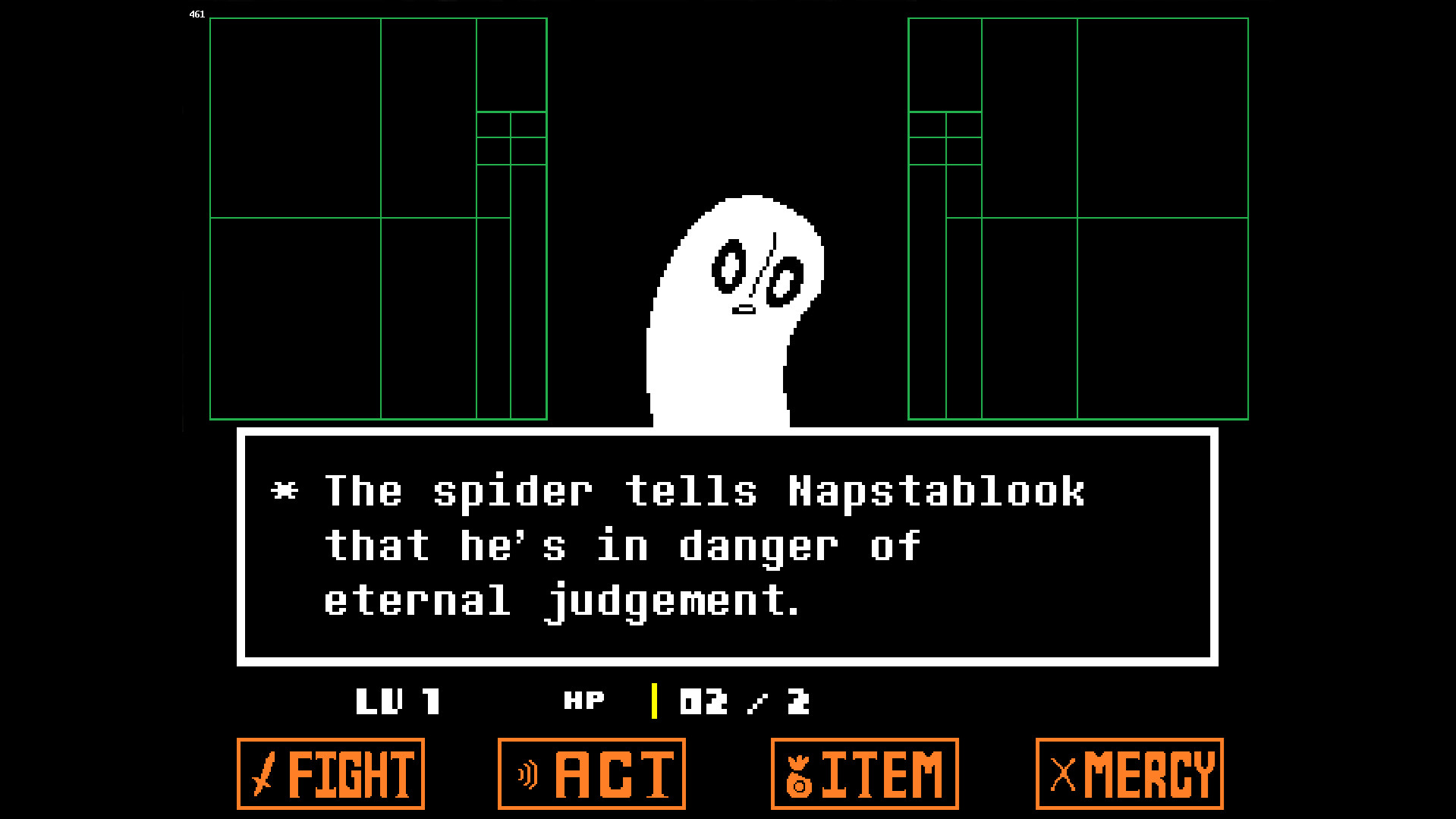Click the X icon on the MERCY button
Image resolution: width=1456 pixels, height=819 pixels.
[x=1061, y=775]
